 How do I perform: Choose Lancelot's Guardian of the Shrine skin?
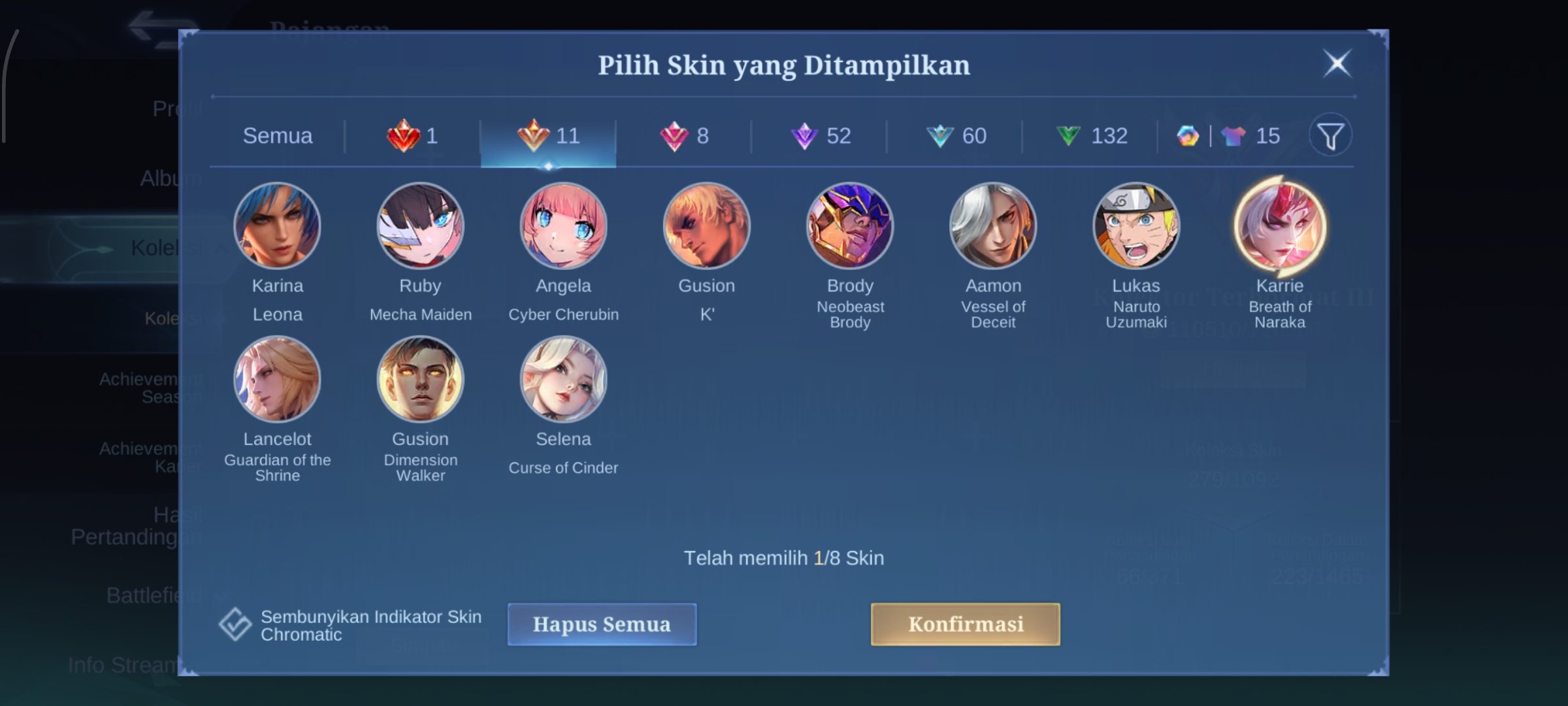(x=278, y=380)
